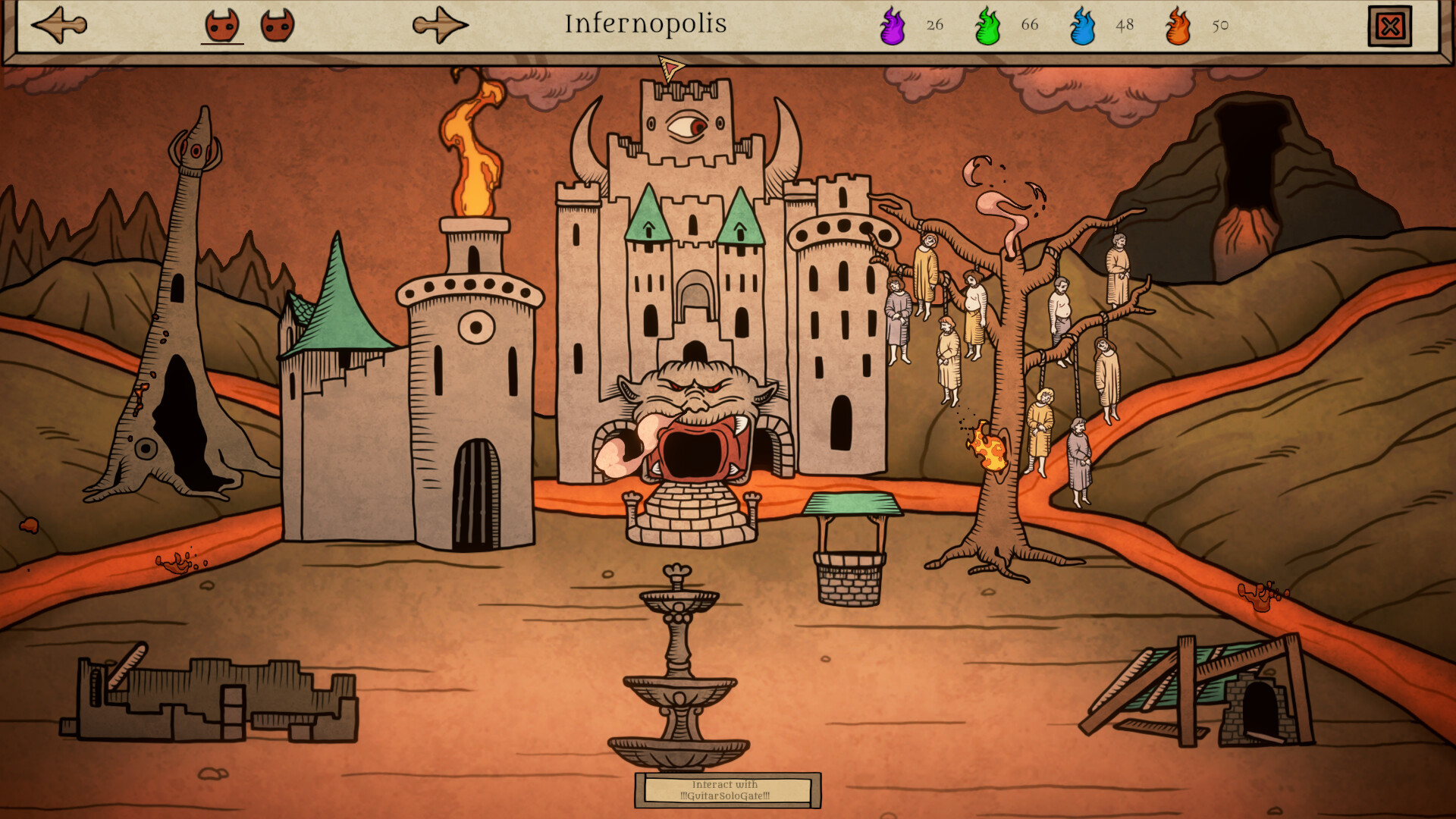Select the blue flame resource icon
Image resolution: width=1456 pixels, height=819 pixels.
(x=1084, y=25)
